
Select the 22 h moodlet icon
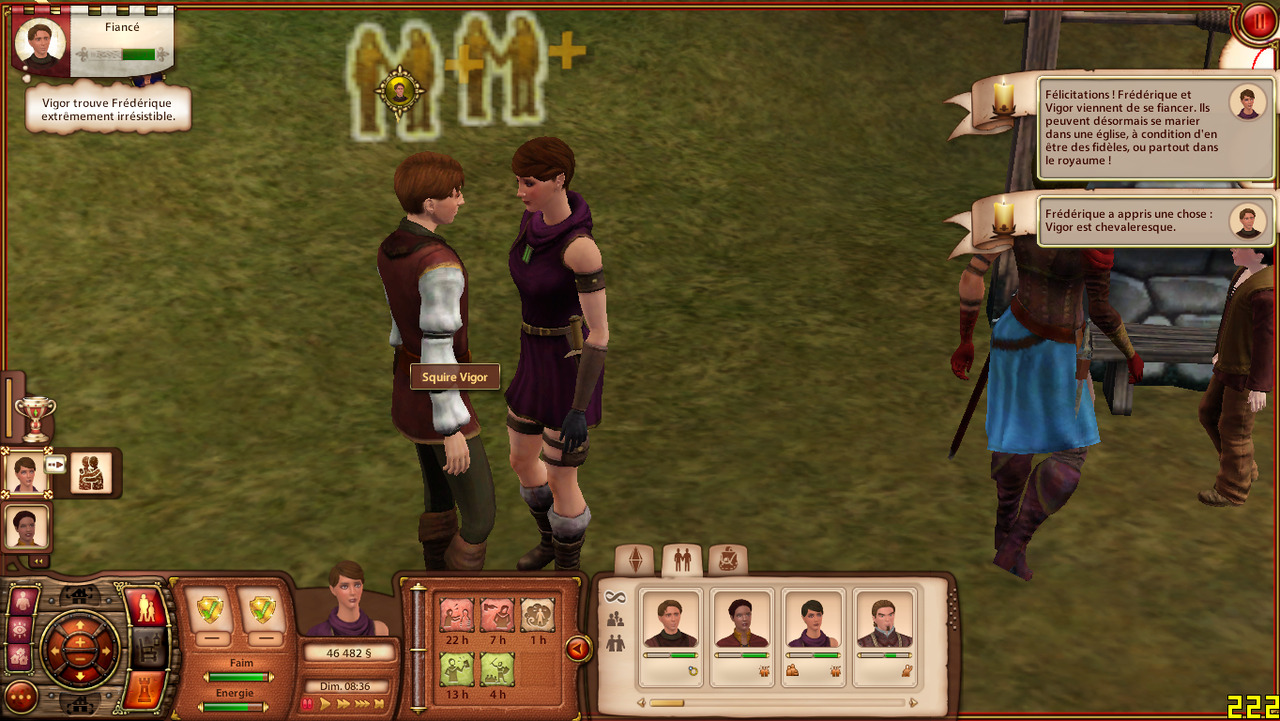click(457, 615)
